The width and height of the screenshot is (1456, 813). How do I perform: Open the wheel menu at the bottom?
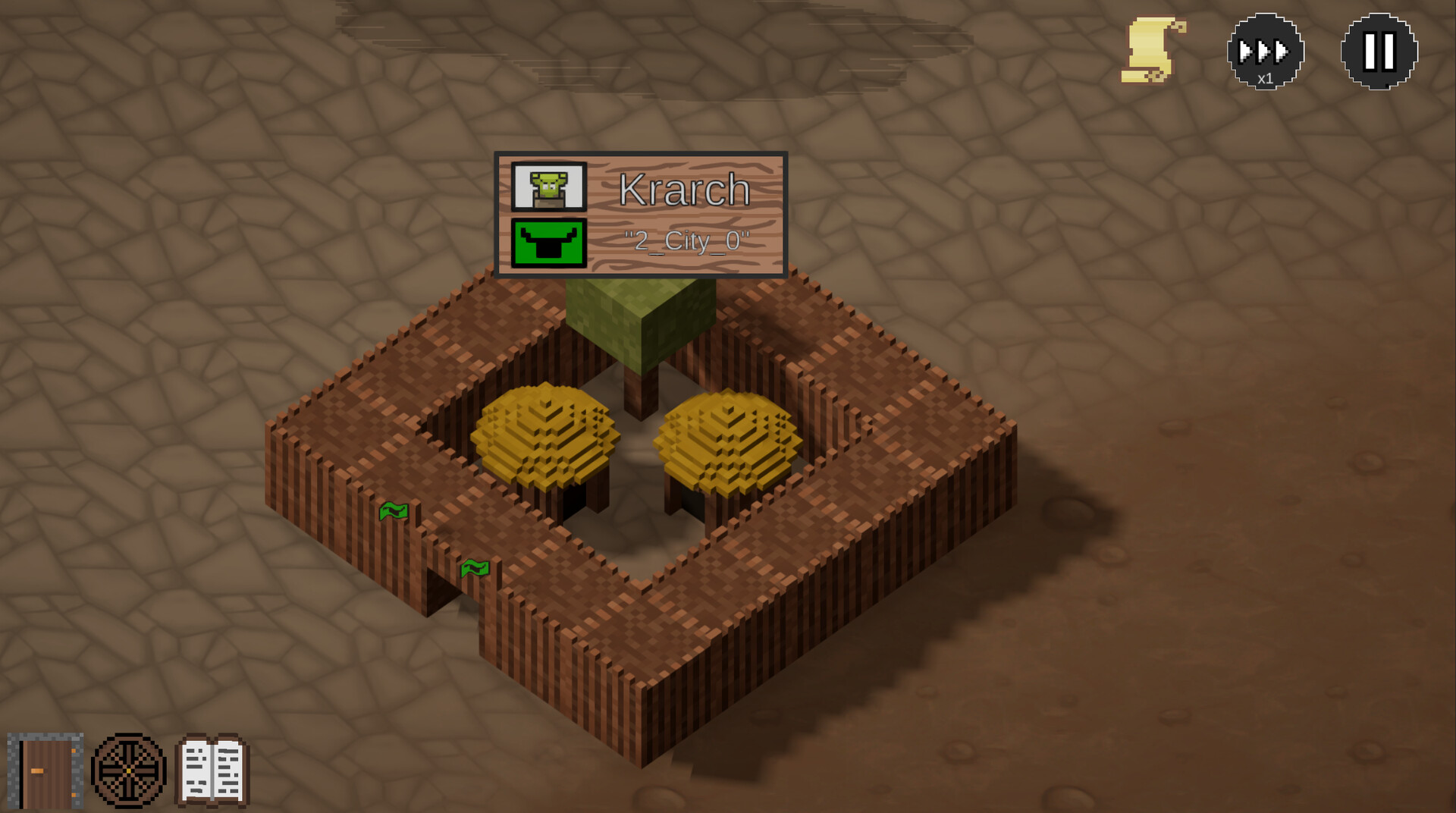[x=129, y=768]
